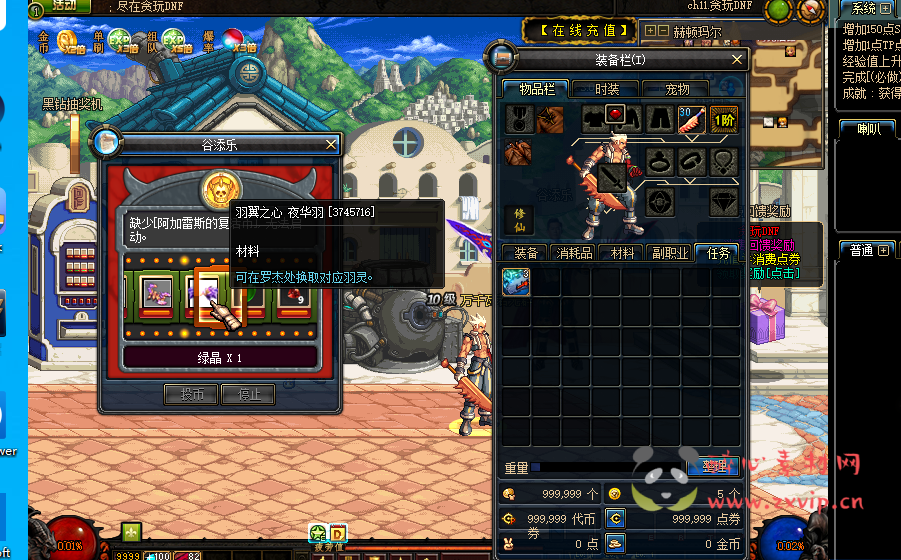Select the equipped level 30 weapon slot

(x=691, y=121)
